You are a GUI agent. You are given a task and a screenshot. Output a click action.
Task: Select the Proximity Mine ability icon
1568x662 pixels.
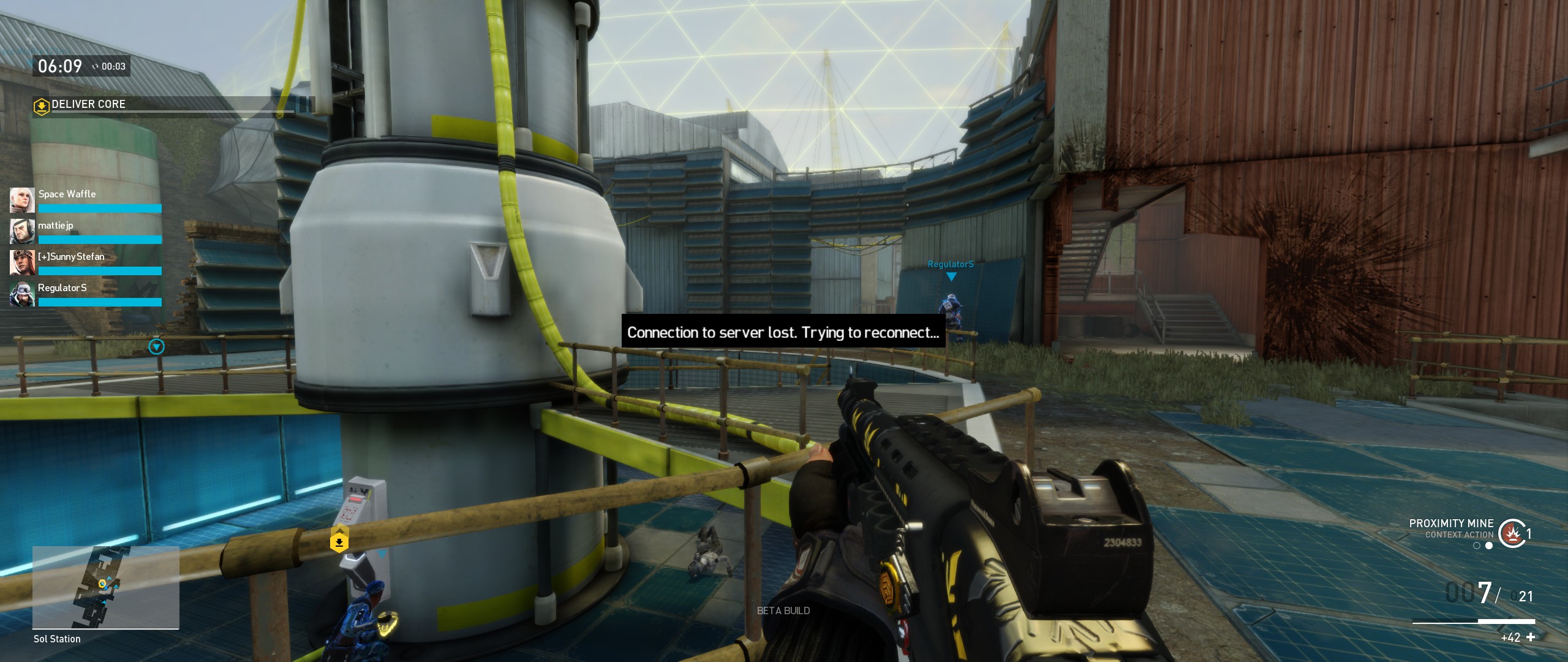coord(1512,533)
